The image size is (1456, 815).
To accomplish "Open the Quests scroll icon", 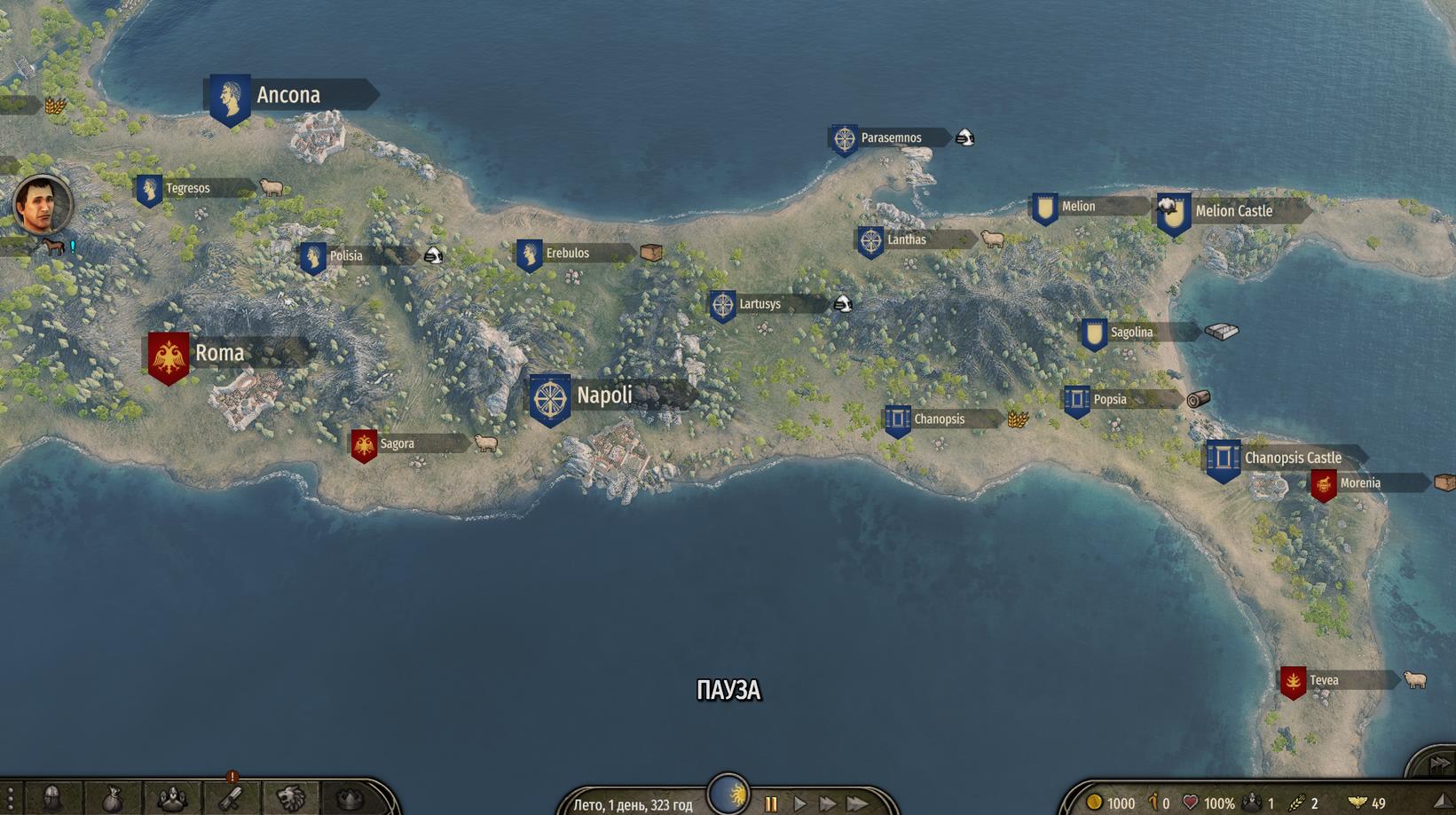I will (x=231, y=798).
